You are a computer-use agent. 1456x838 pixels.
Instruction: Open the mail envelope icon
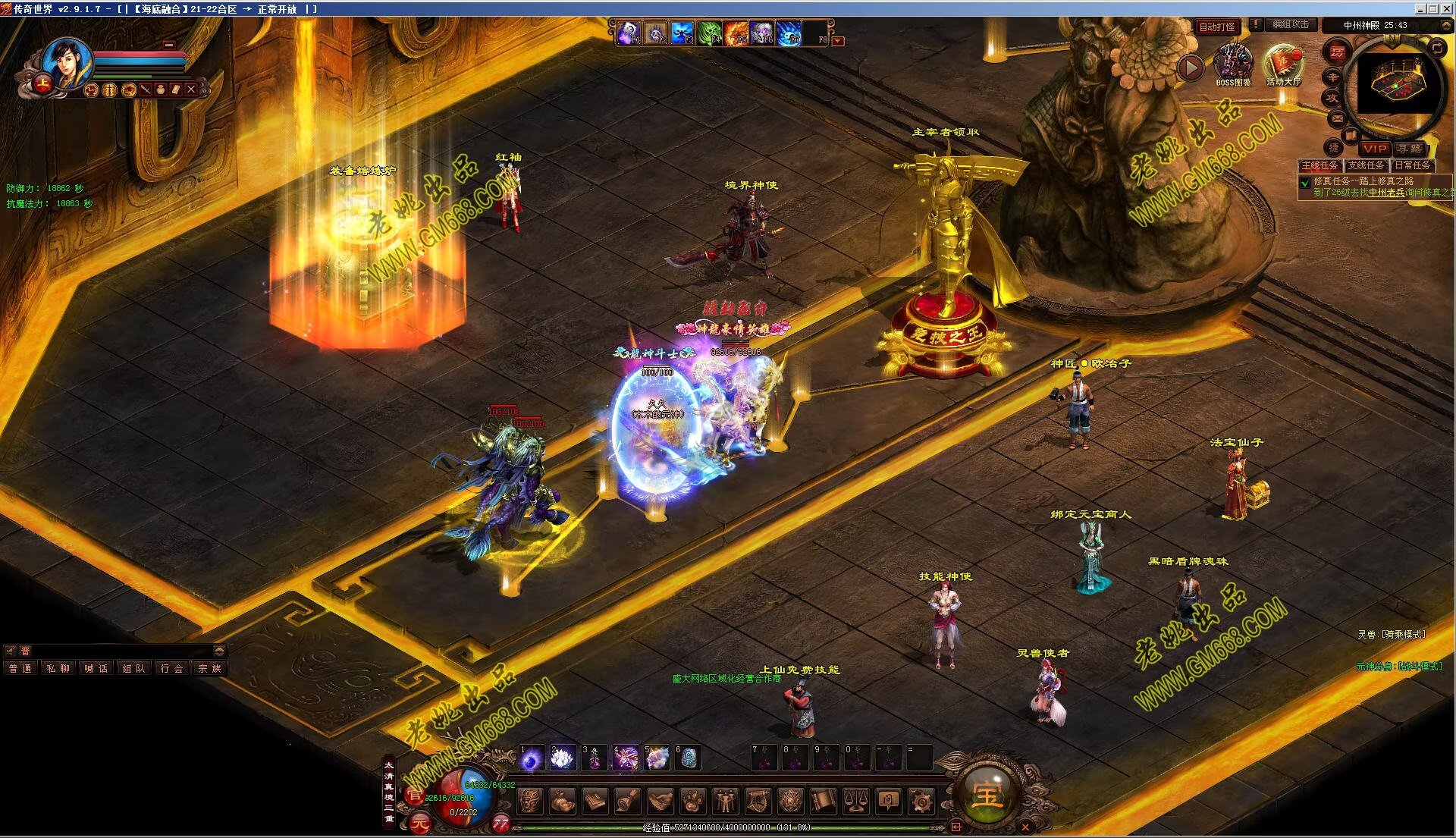pos(1337,118)
